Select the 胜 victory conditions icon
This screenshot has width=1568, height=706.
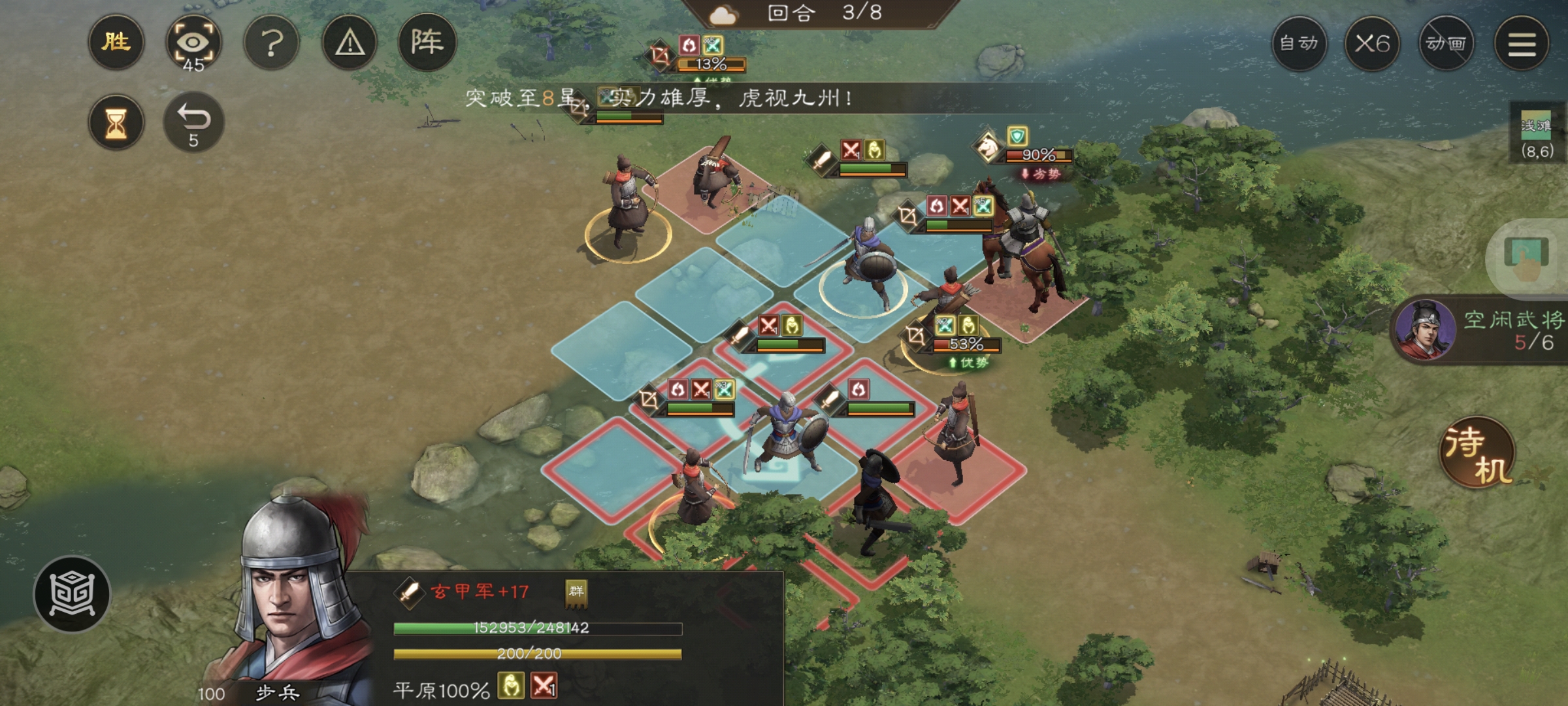click(x=116, y=43)
